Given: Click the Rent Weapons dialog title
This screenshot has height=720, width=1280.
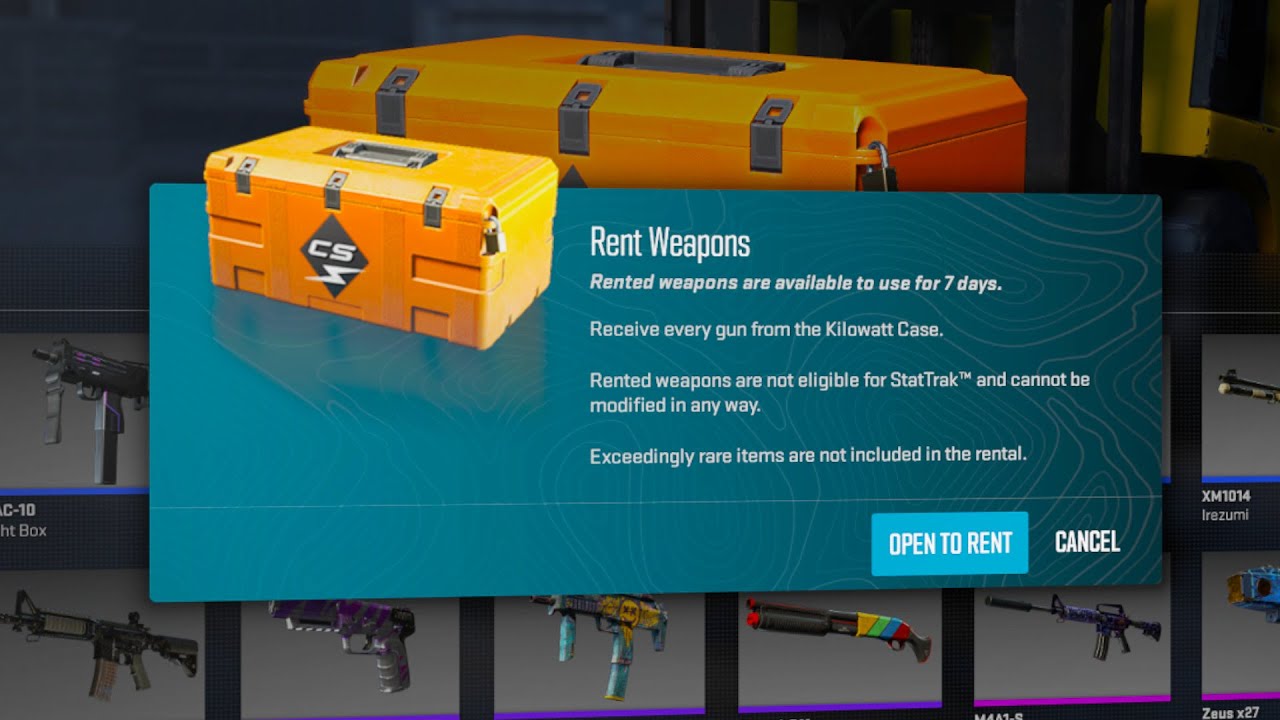Looking at the screenshot, I should (671, 242).
